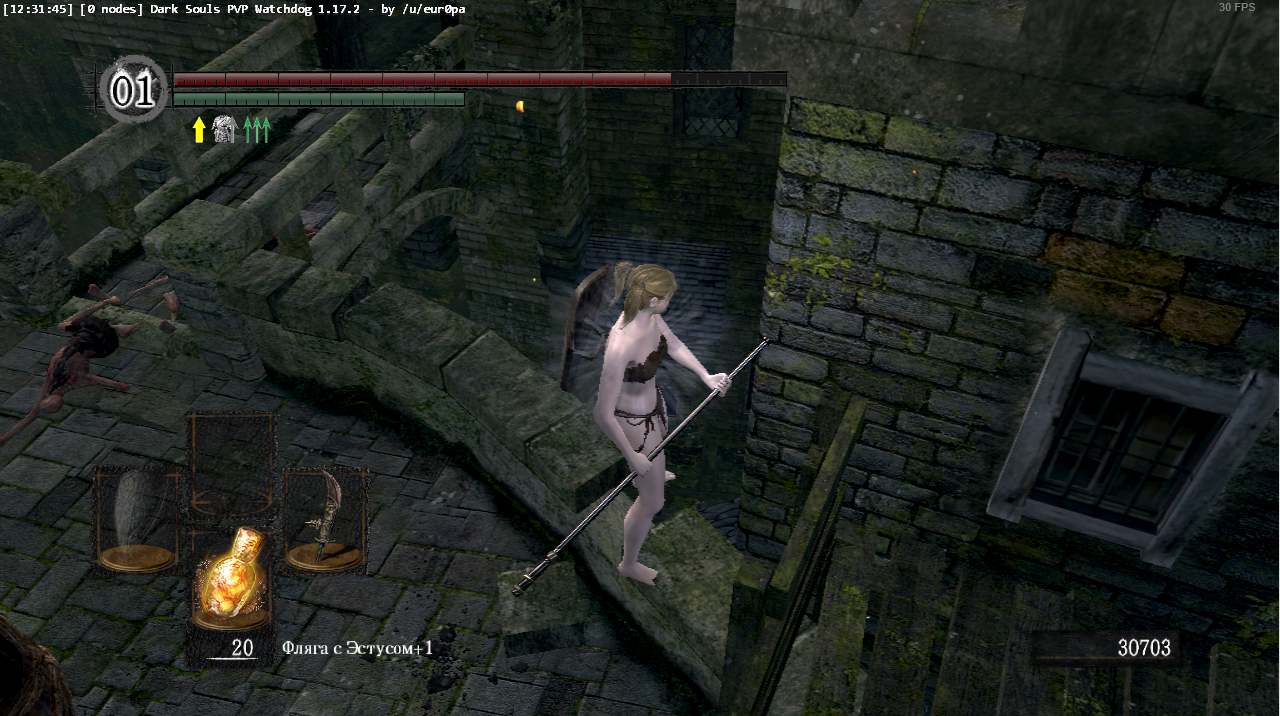The height and width of the screenshot is (716, 1280).
Task: Click the humanity counter emblem
Action: [133, 91]
